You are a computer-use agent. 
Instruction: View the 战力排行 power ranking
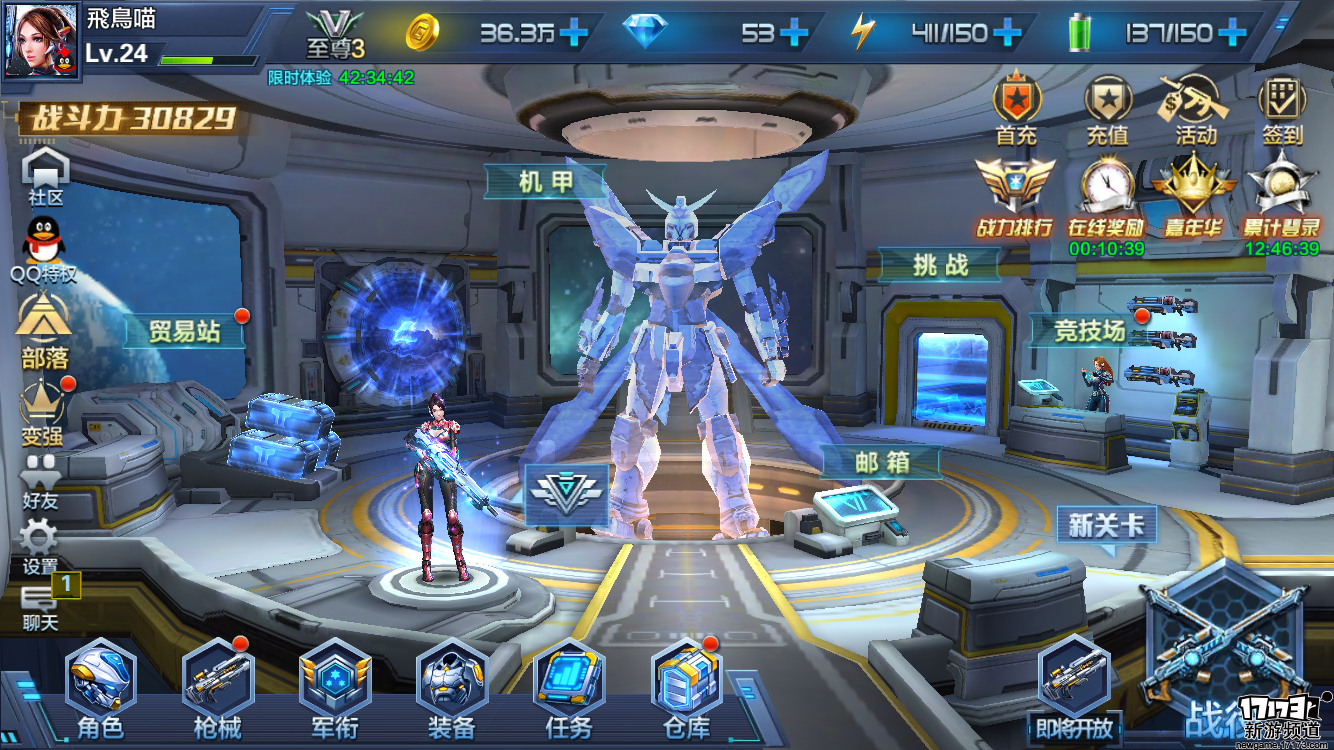point(1015,198)
